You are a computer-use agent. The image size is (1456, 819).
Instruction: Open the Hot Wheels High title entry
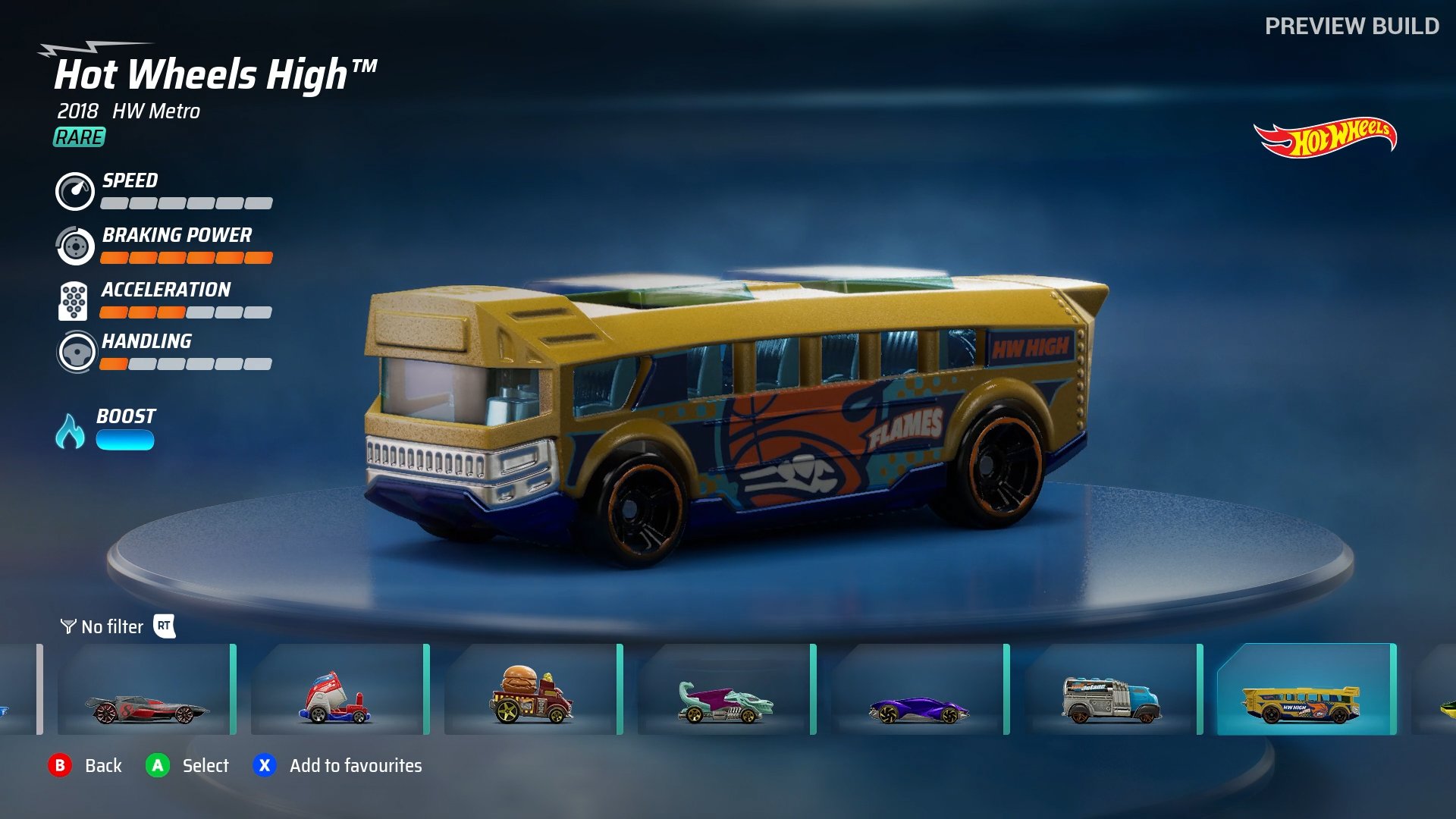[216, 73]
